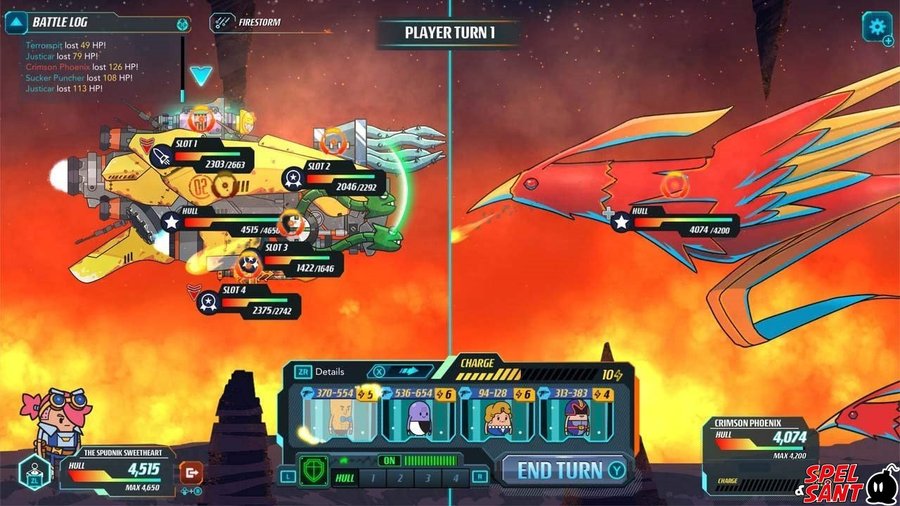Open the settings gear menu

tap(877, 26)
